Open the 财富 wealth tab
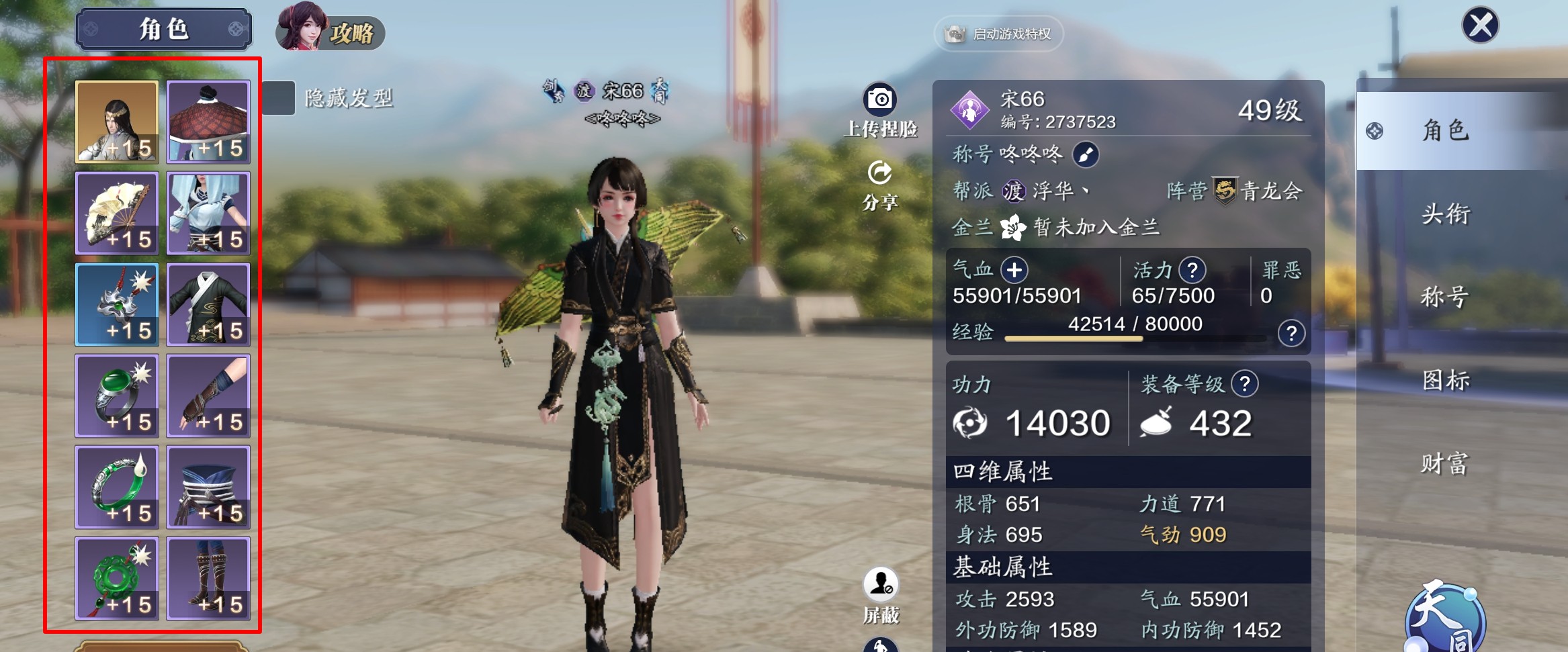The width and height of the screenshot is (1568, 652). click(1446, 464)
